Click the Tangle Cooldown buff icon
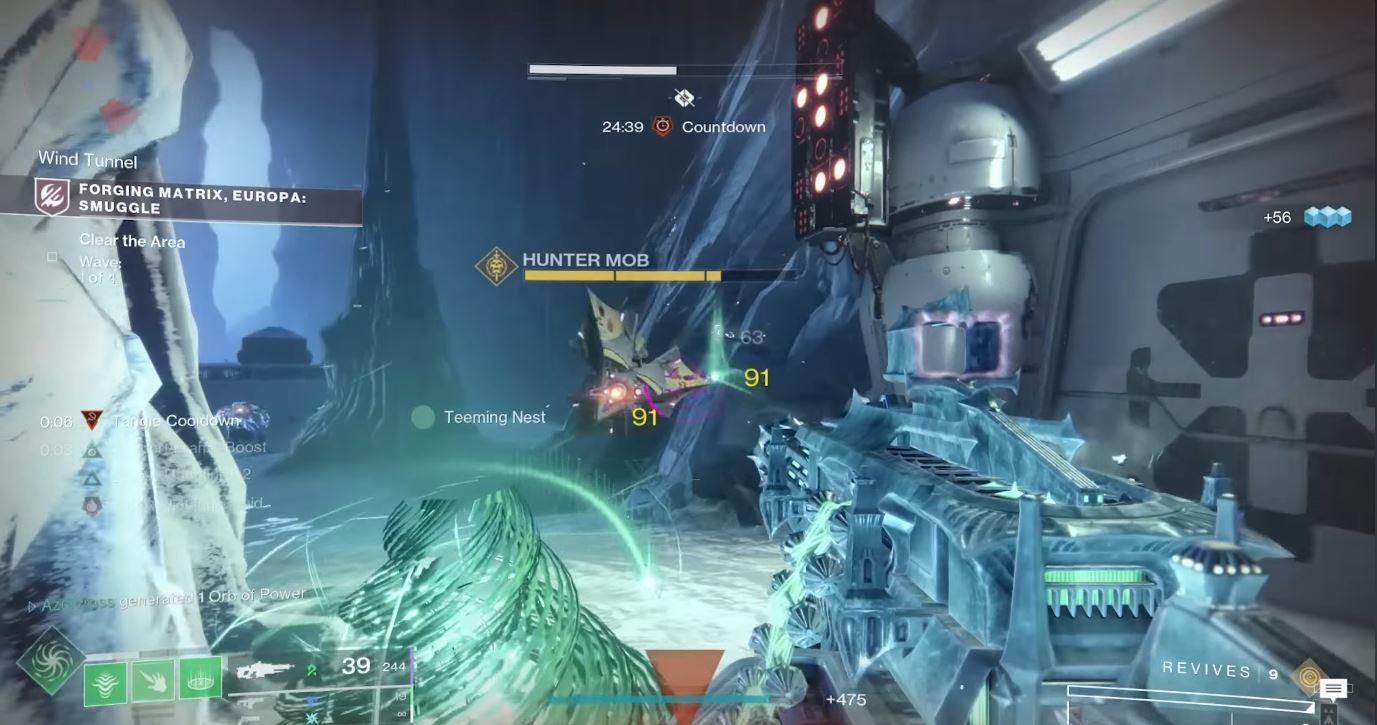 coord(93,421)
